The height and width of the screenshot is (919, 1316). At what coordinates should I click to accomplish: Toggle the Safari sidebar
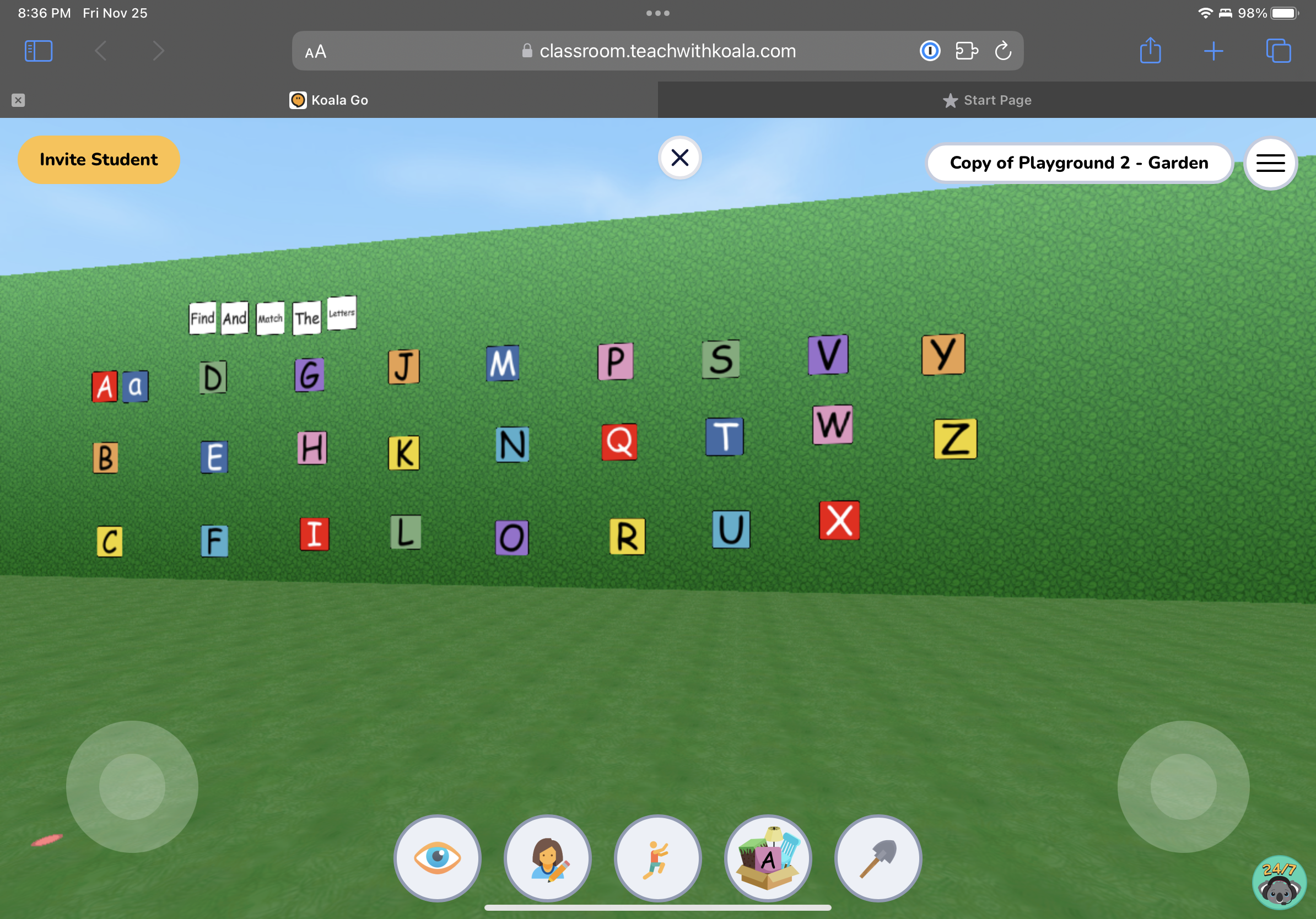(x=38, y=51)
